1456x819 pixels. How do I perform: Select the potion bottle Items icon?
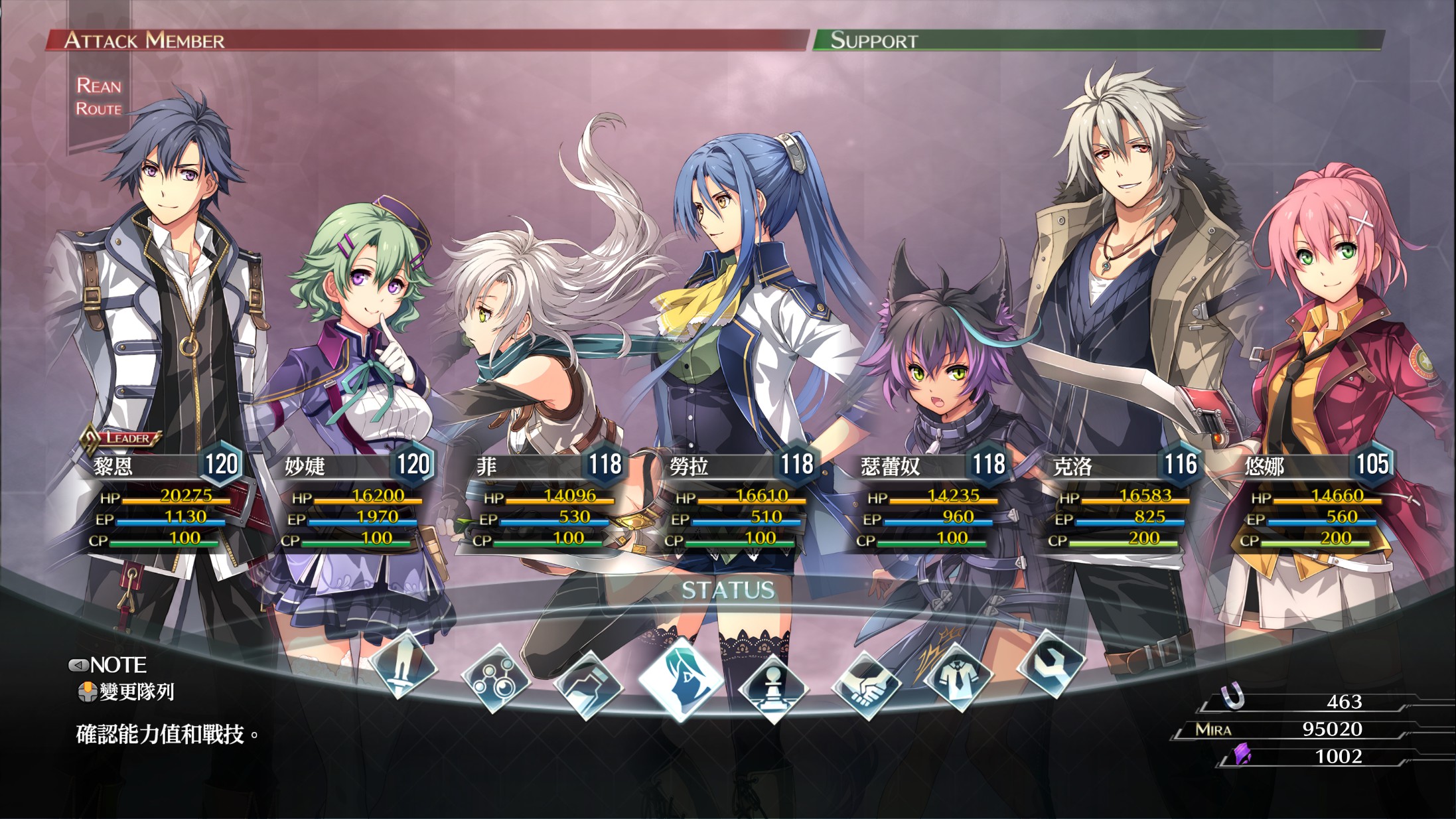(588, 686)
